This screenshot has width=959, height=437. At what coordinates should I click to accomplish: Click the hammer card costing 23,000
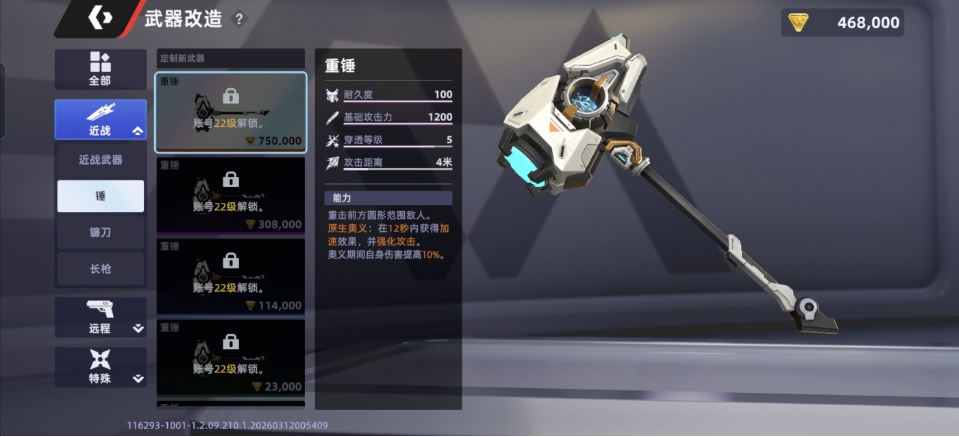pyautogui.click(x=231, y=357)
